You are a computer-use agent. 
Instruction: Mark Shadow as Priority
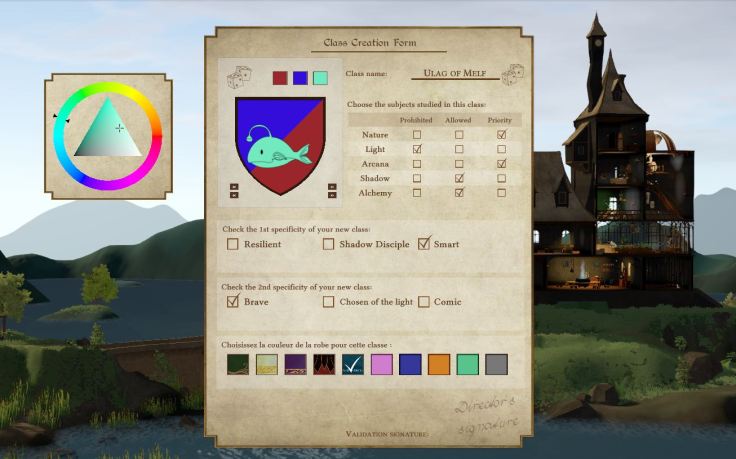pyautogui.click(x=501, y=178)
